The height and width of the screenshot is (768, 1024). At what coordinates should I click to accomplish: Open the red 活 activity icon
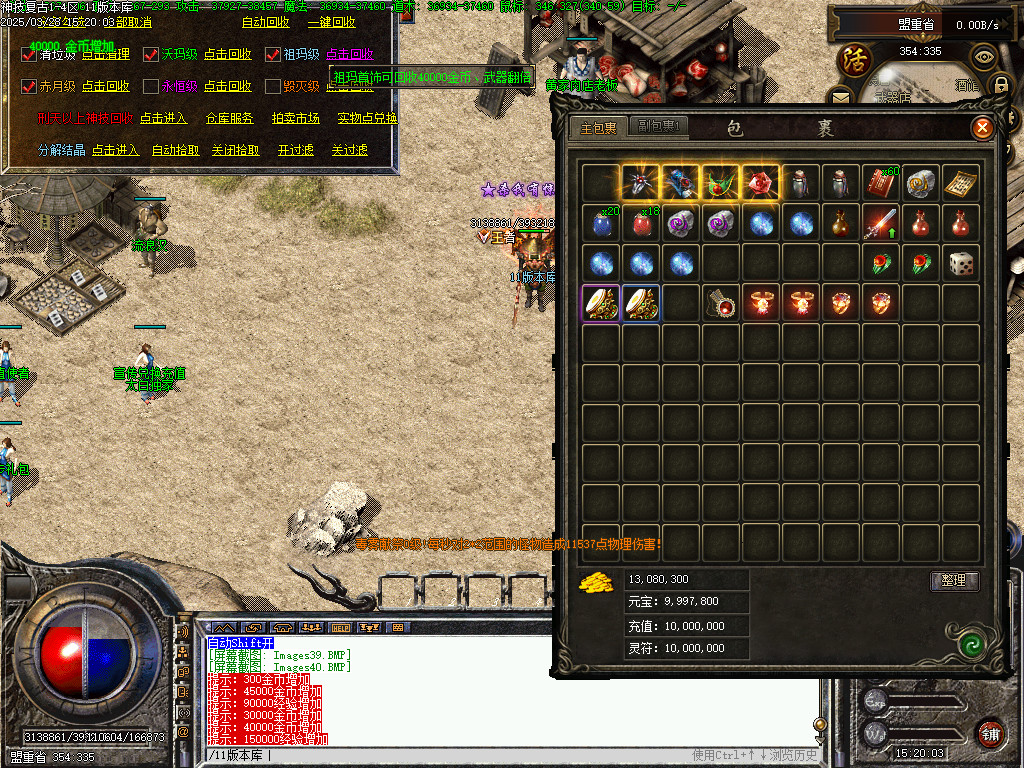[855, 56]
